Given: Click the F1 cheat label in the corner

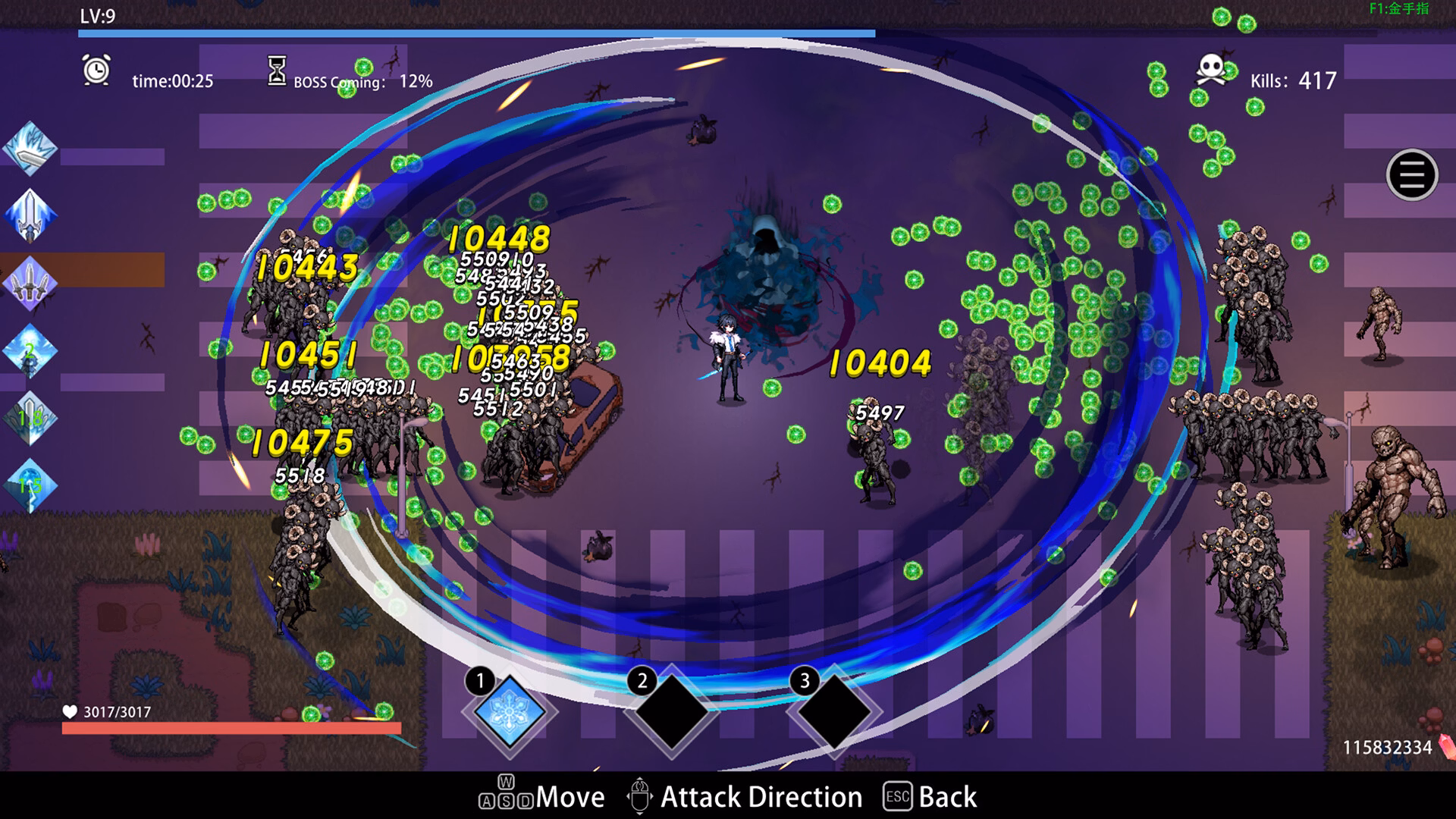Looking at the screenshot, I should coord(1398,9).
